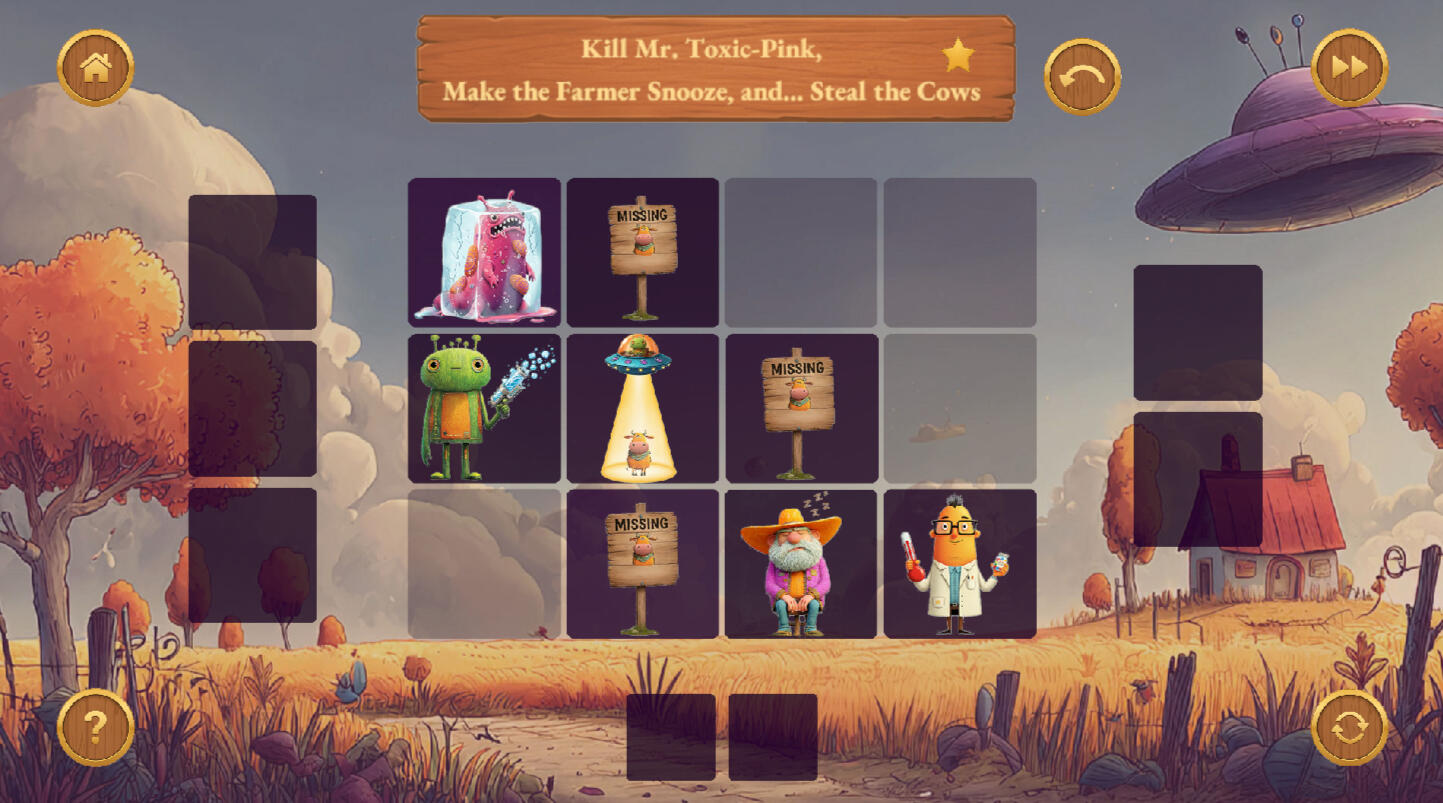1443x803 pixels.
Task: Go to the home screen
Action: point(96,68)
